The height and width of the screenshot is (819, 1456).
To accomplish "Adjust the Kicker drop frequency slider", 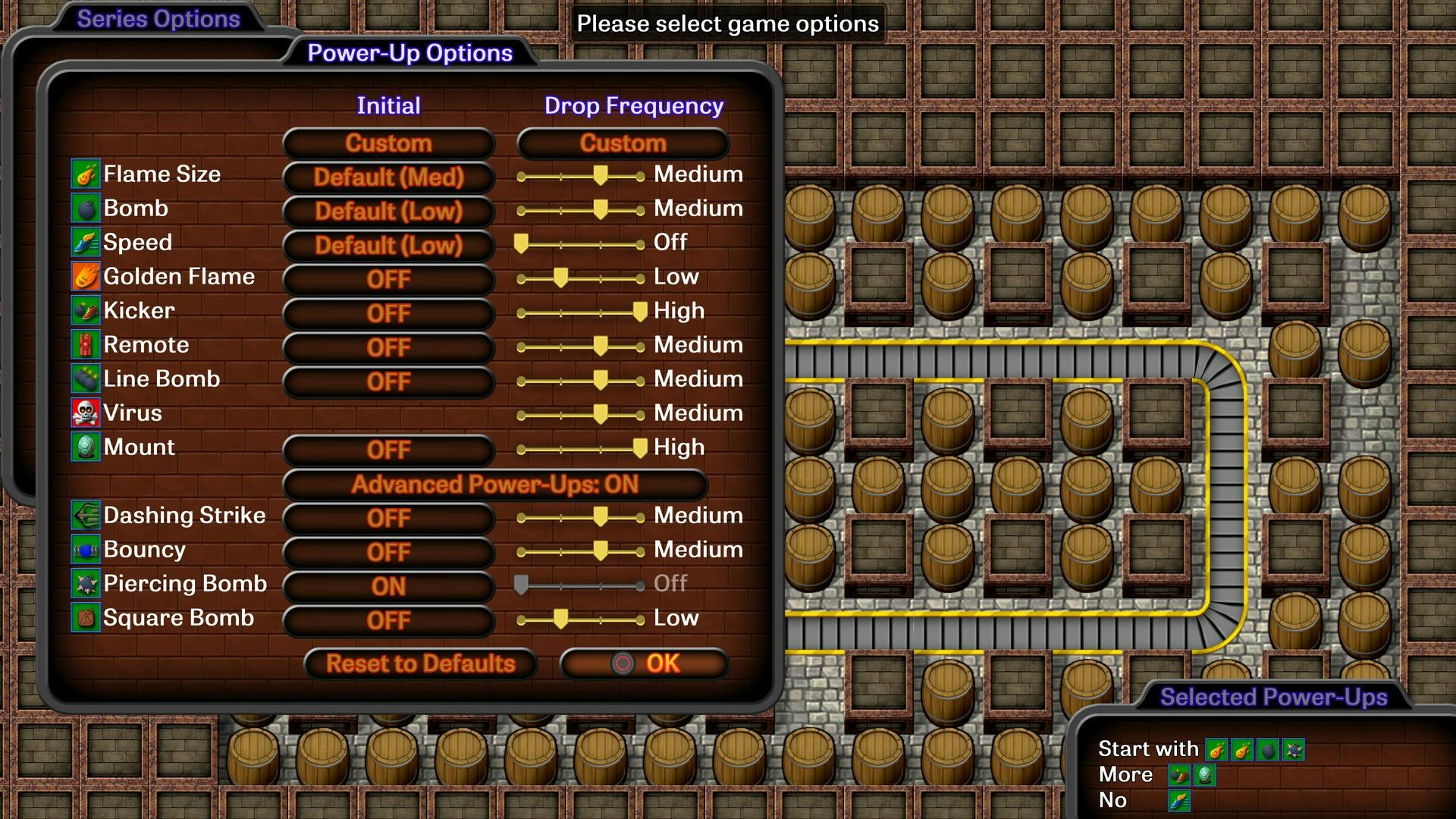I will point(639,312).
